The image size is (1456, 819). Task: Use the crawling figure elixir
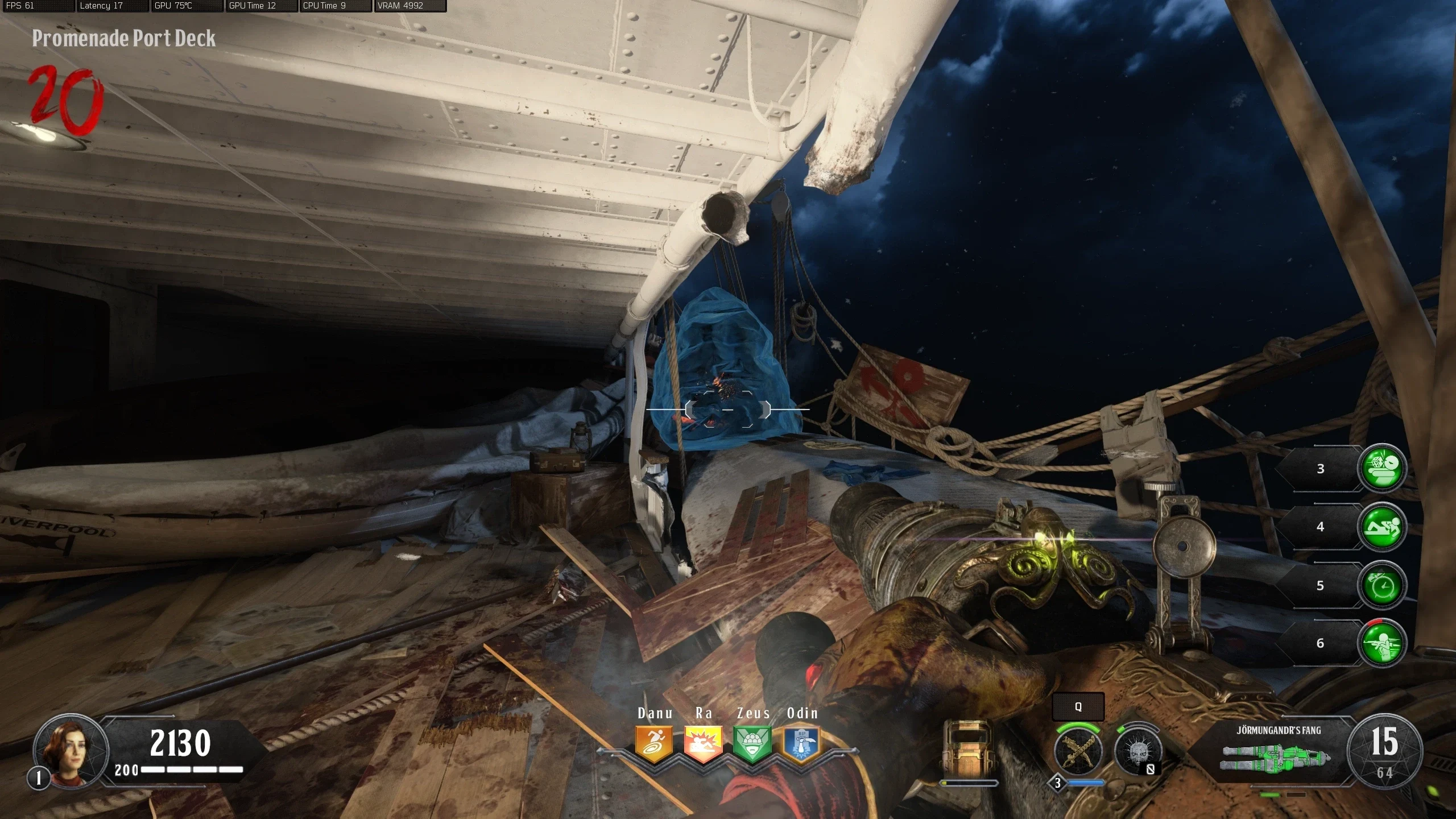coord(1382,527)
